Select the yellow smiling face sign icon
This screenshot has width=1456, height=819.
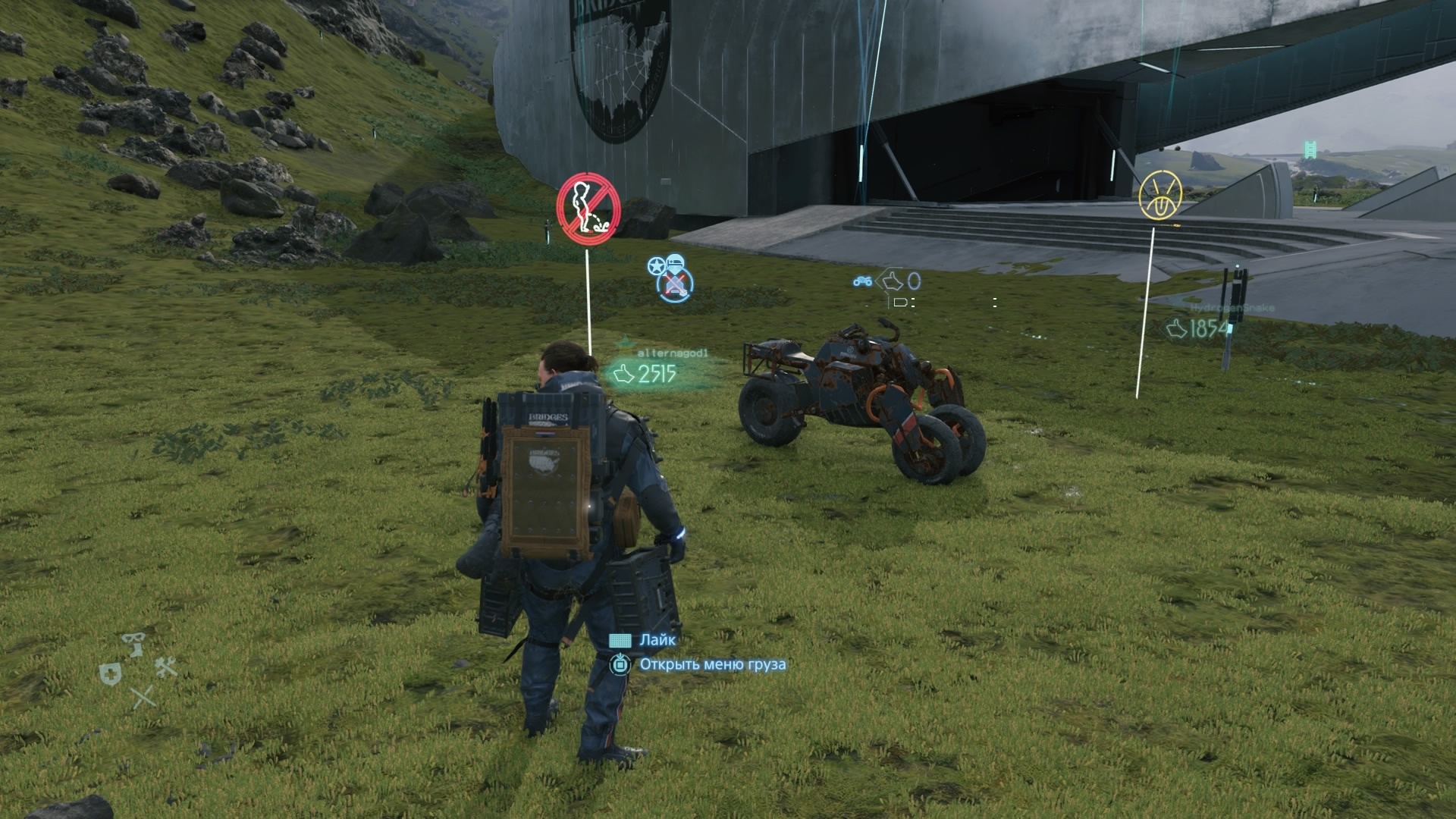click(1160, 196)
